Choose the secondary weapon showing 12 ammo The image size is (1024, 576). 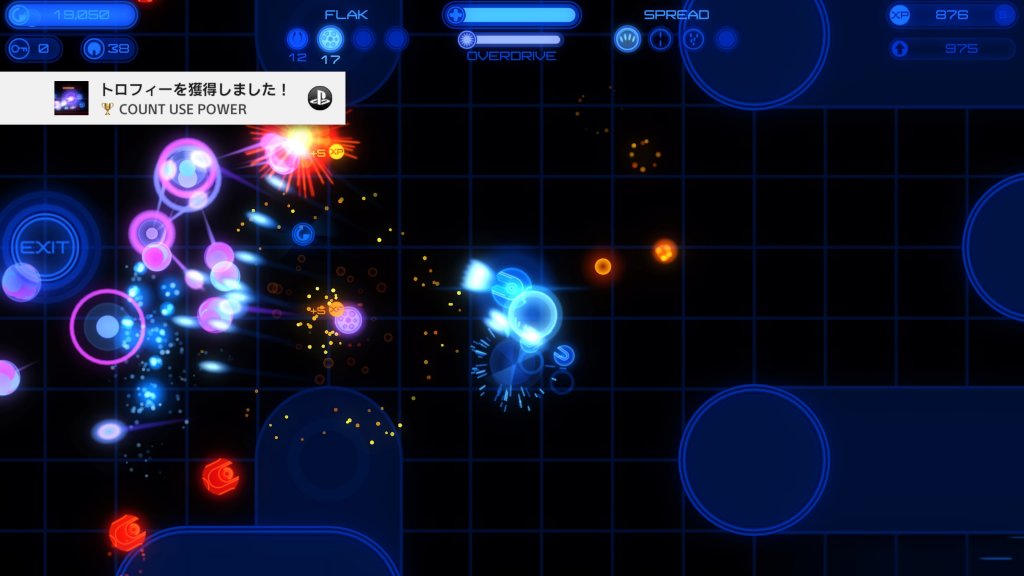pos(298,39)
